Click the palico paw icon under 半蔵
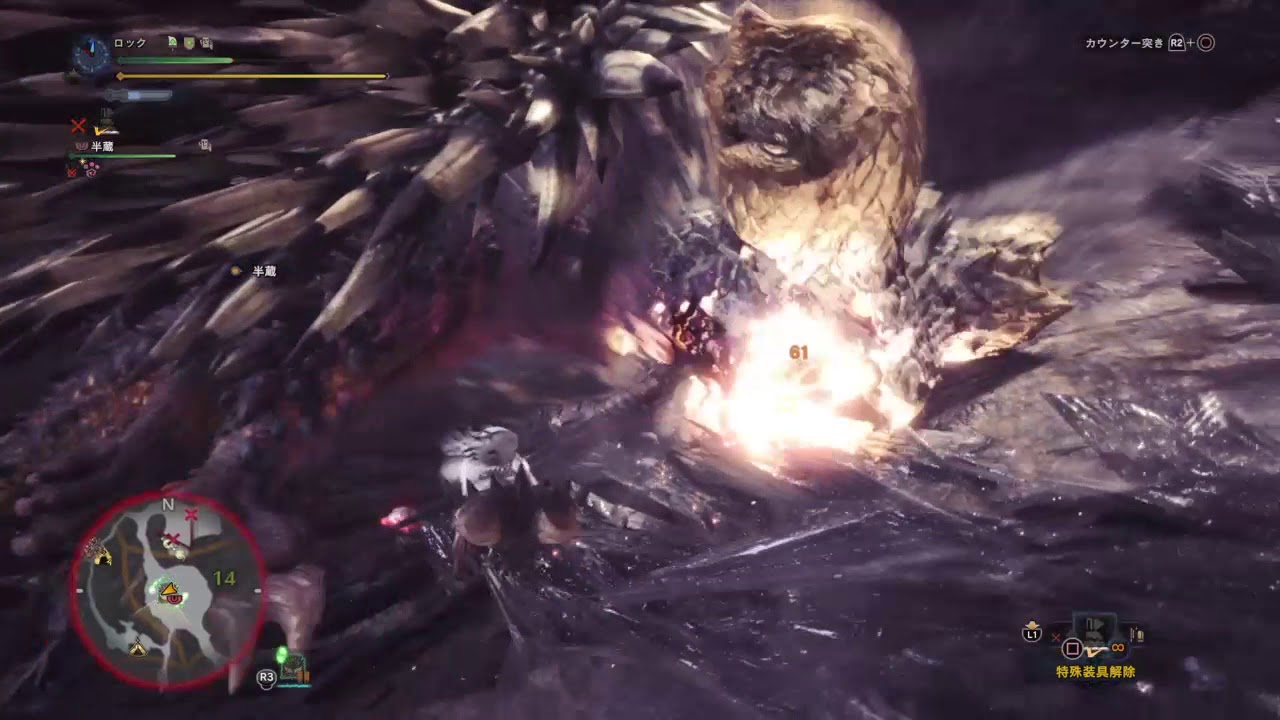 82,145
